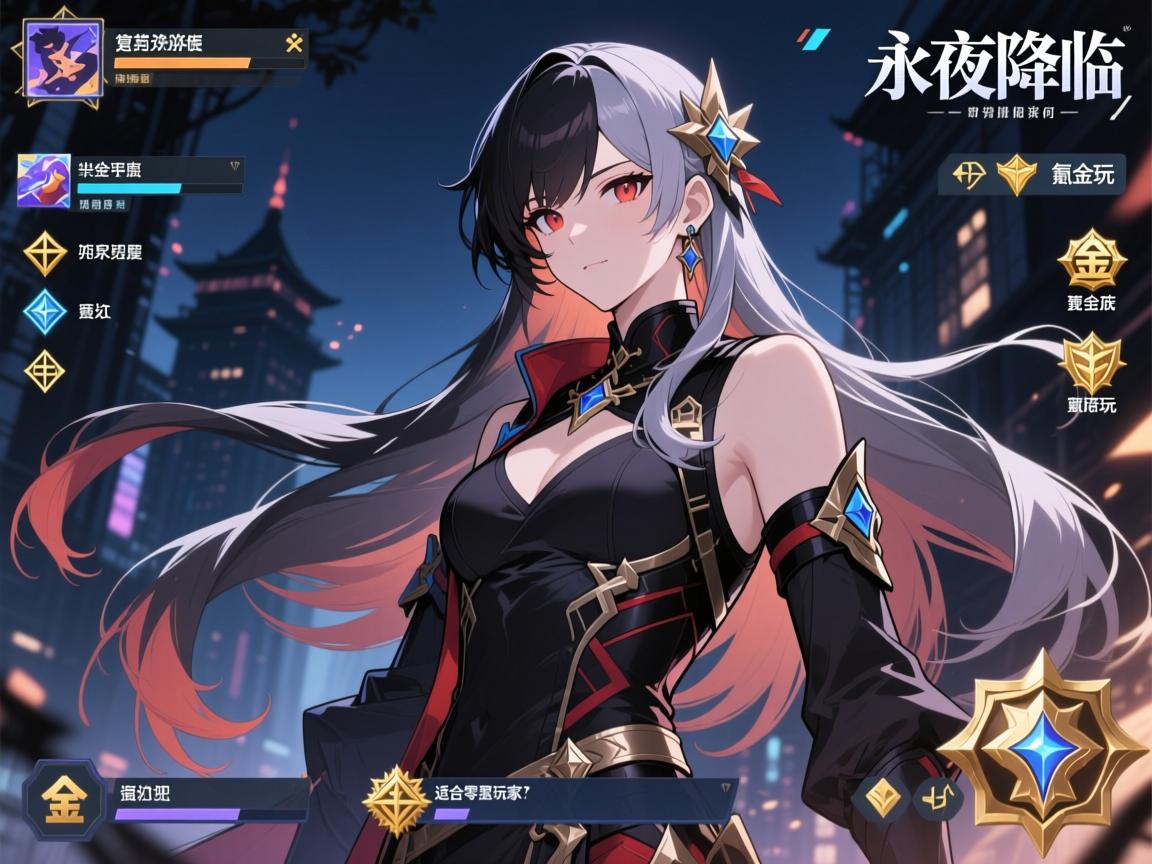This screenshot has width=1152, height=864.
Task: Tap the small round gold diamond button
Action: click(880, 797)
